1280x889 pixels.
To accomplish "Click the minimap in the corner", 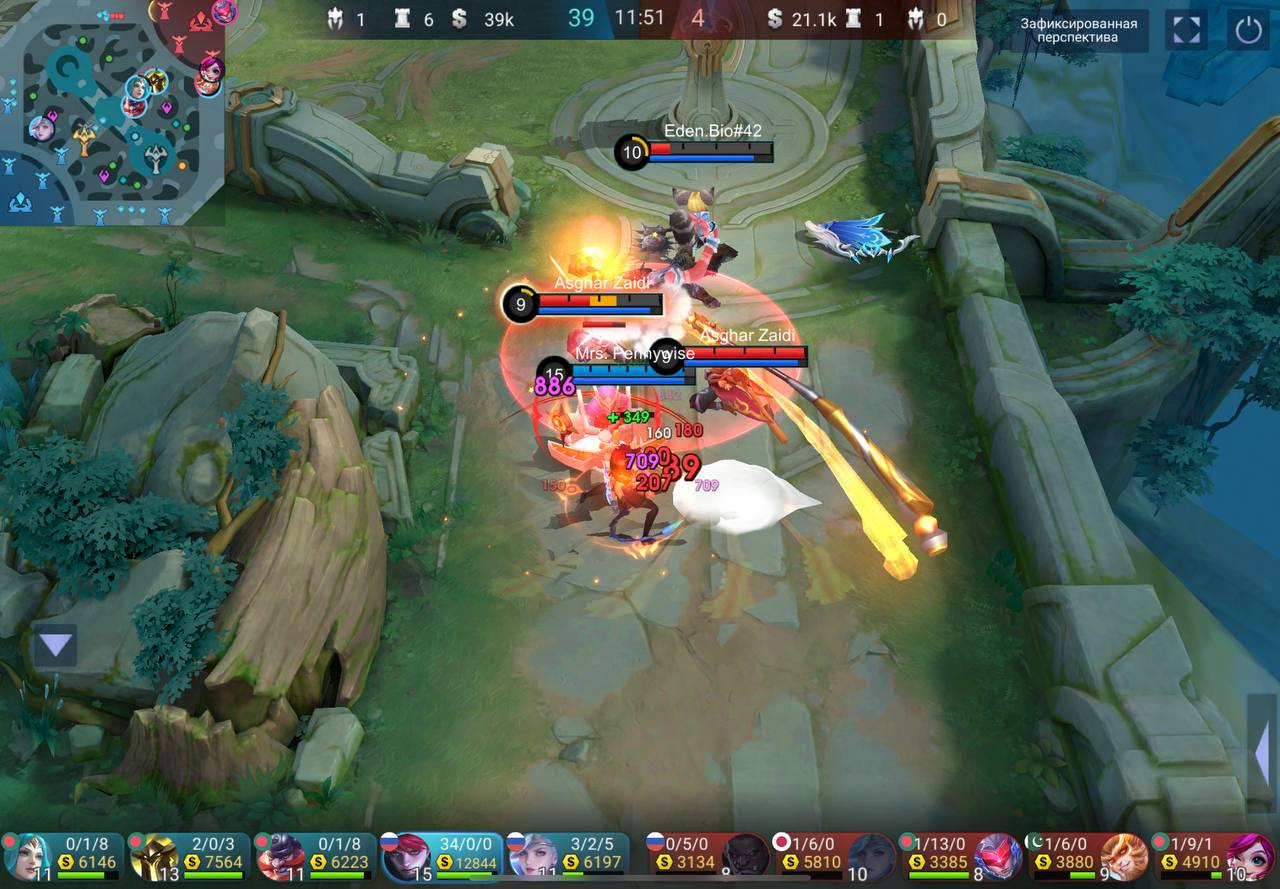I will (x=110, y=110).
